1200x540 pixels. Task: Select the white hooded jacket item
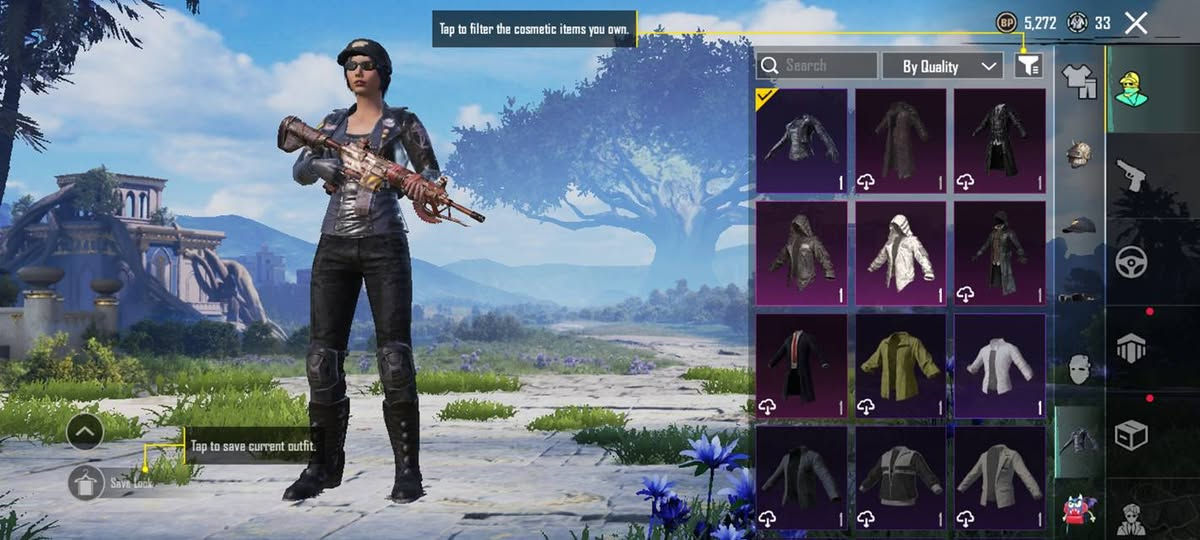[900, 254]
